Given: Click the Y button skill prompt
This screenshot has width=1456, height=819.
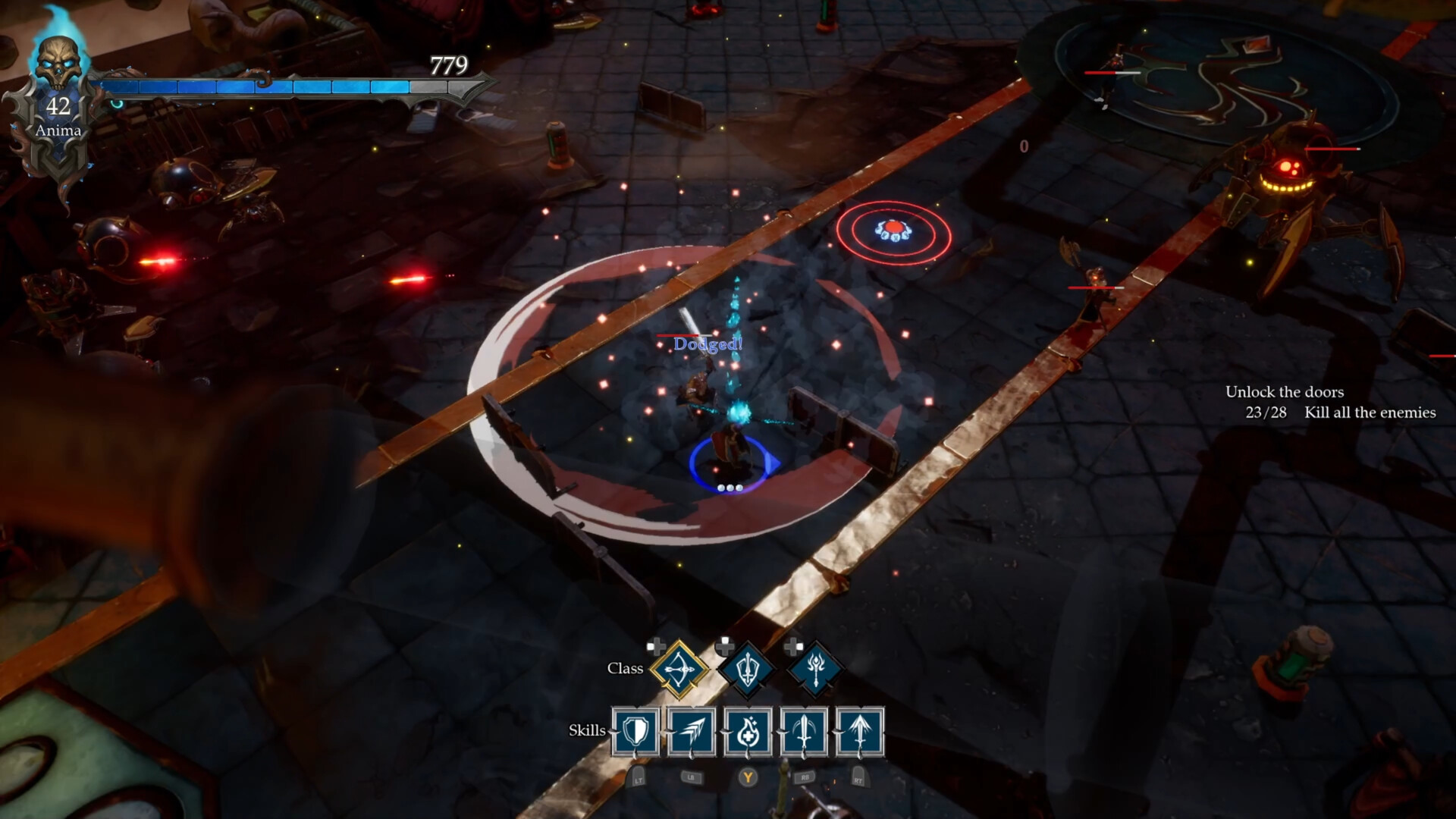Looking at the screenshot, I should (x=749, y=775).
